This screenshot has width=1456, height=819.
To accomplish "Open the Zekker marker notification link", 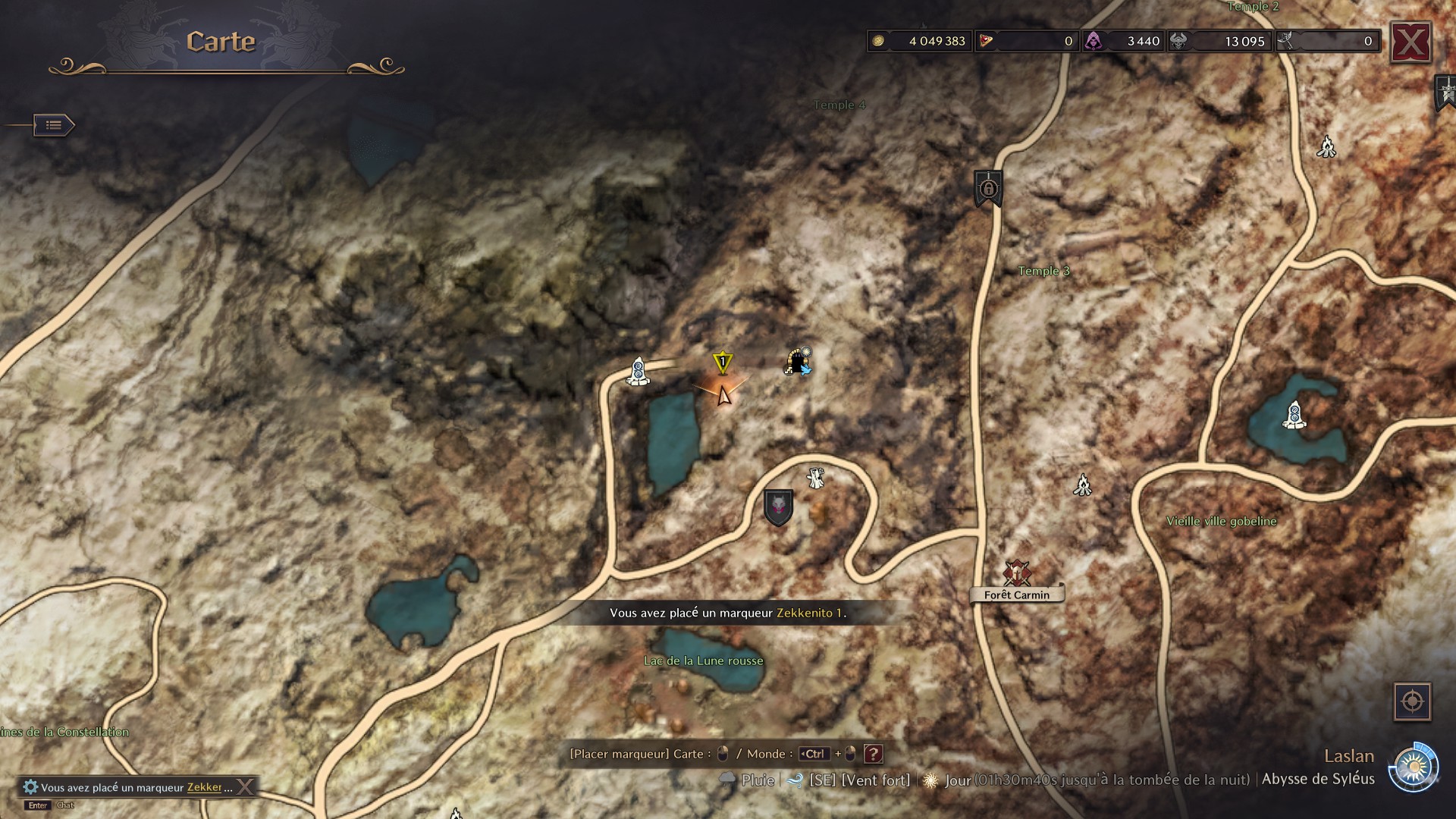I will pos(203,787).
